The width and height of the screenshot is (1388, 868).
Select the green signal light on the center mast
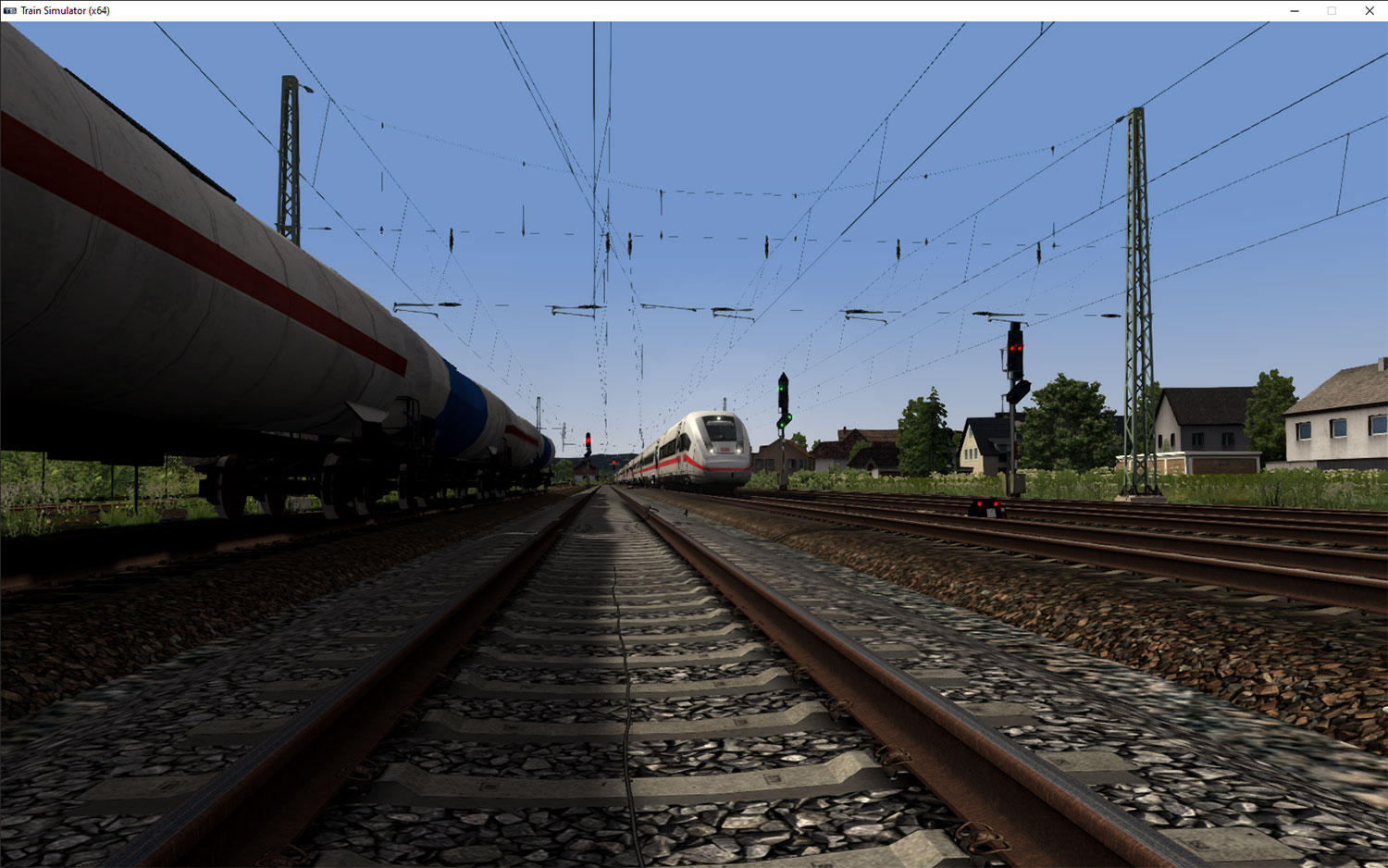(782, 389)
